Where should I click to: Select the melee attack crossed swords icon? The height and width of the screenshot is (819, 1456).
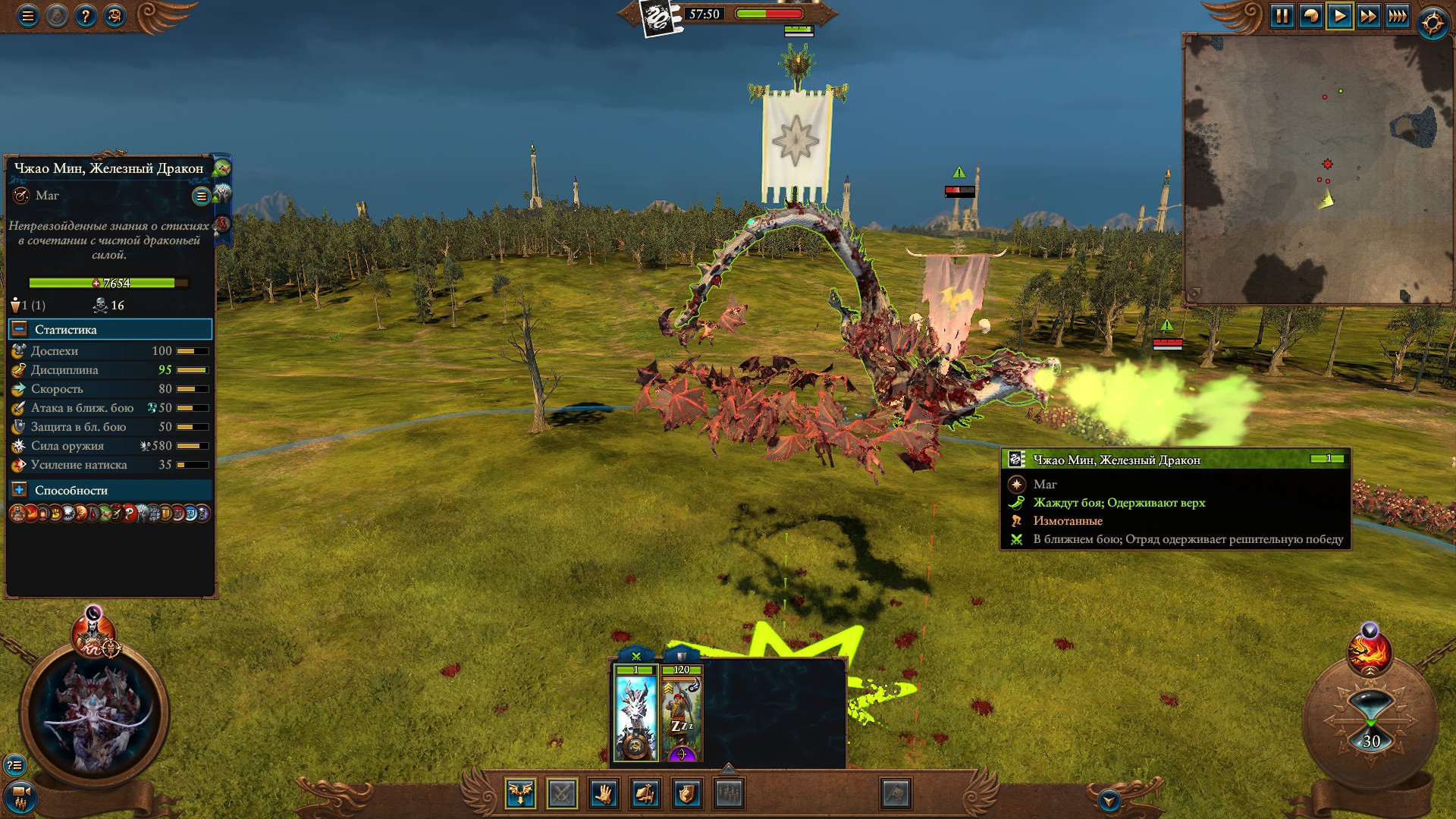561,793
